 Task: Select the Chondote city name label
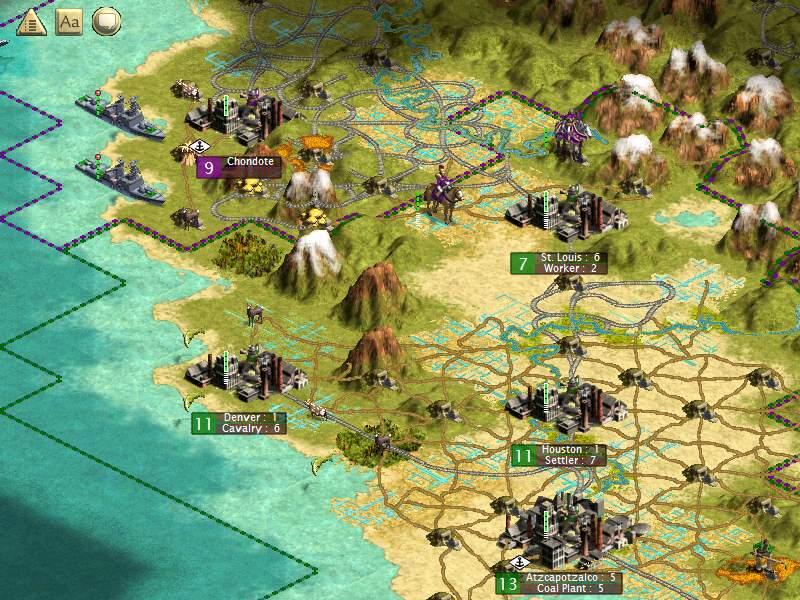[x=250, y=161]
